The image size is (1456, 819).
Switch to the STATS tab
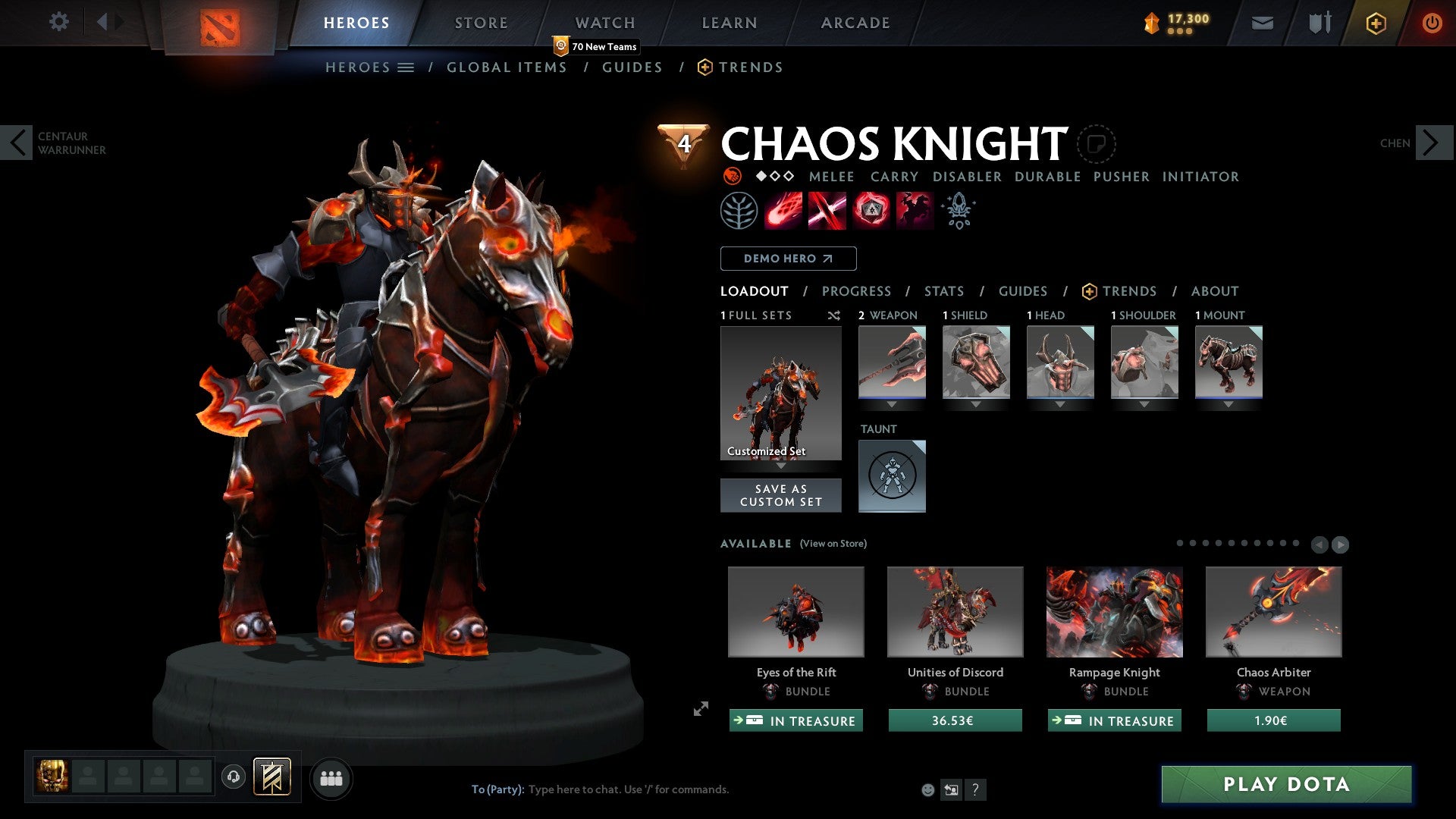943,290
